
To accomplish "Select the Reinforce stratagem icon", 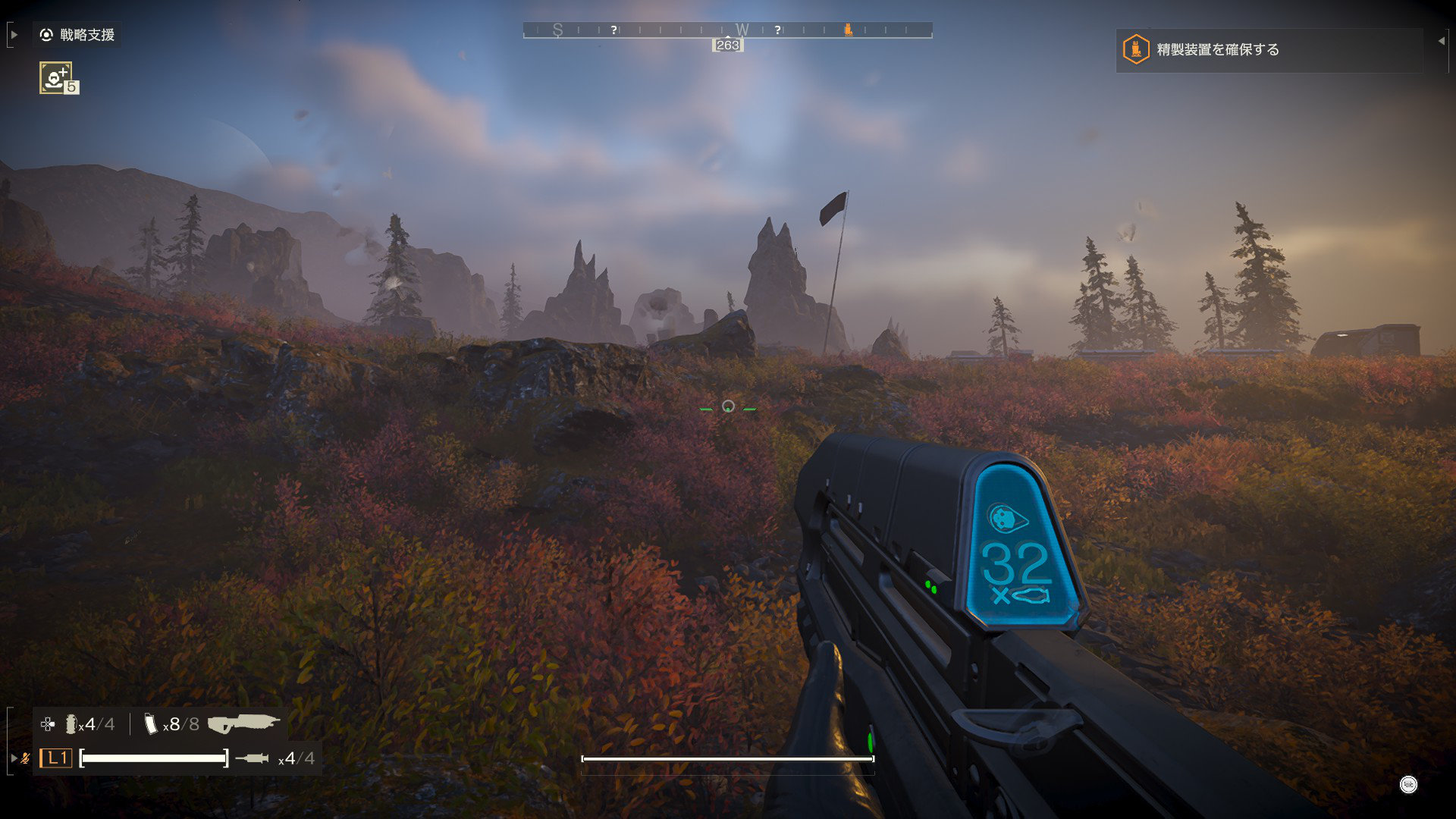I will (x=56, y=77).
